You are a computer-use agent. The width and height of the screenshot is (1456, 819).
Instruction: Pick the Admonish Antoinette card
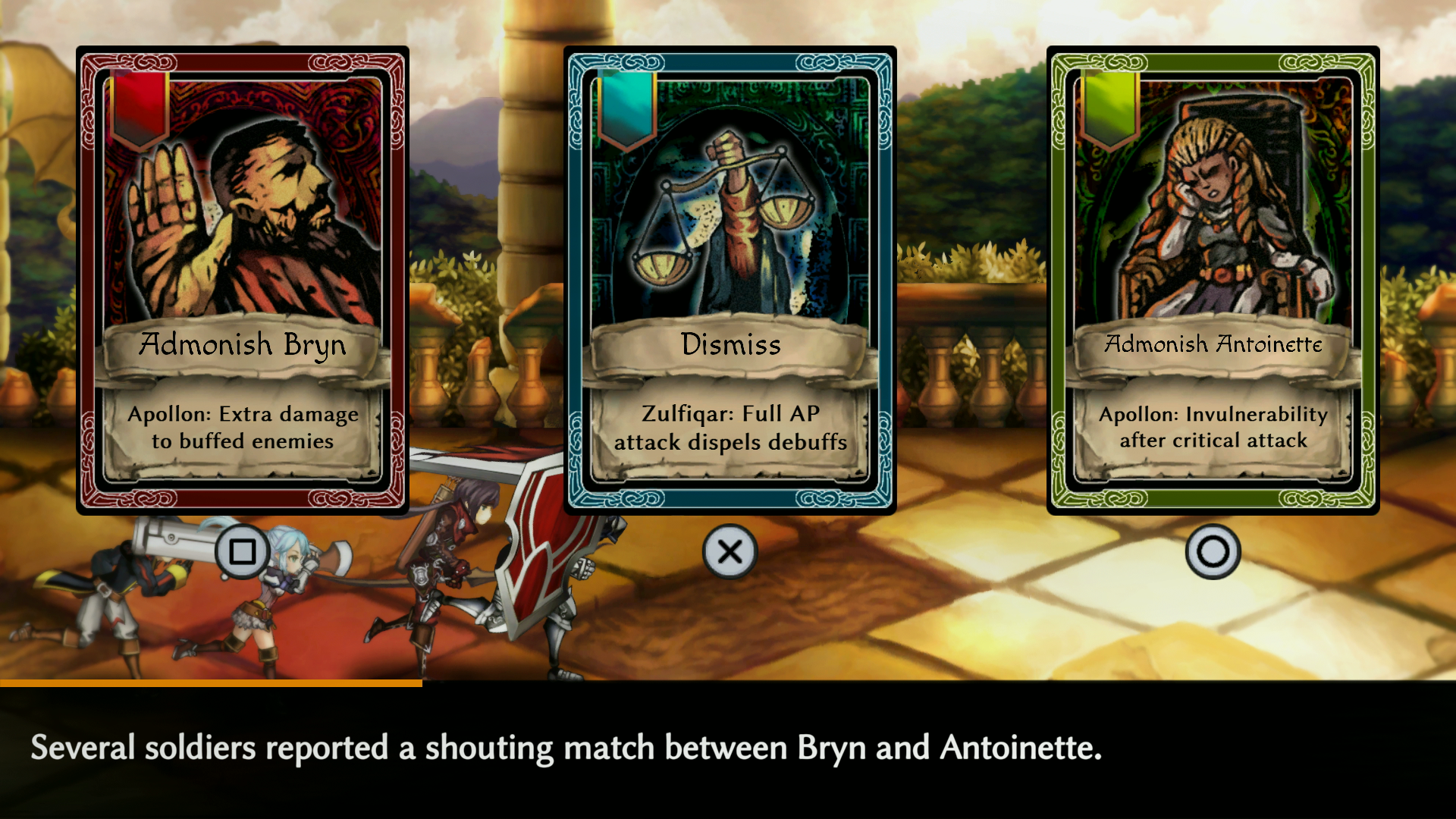(1213, 281)
